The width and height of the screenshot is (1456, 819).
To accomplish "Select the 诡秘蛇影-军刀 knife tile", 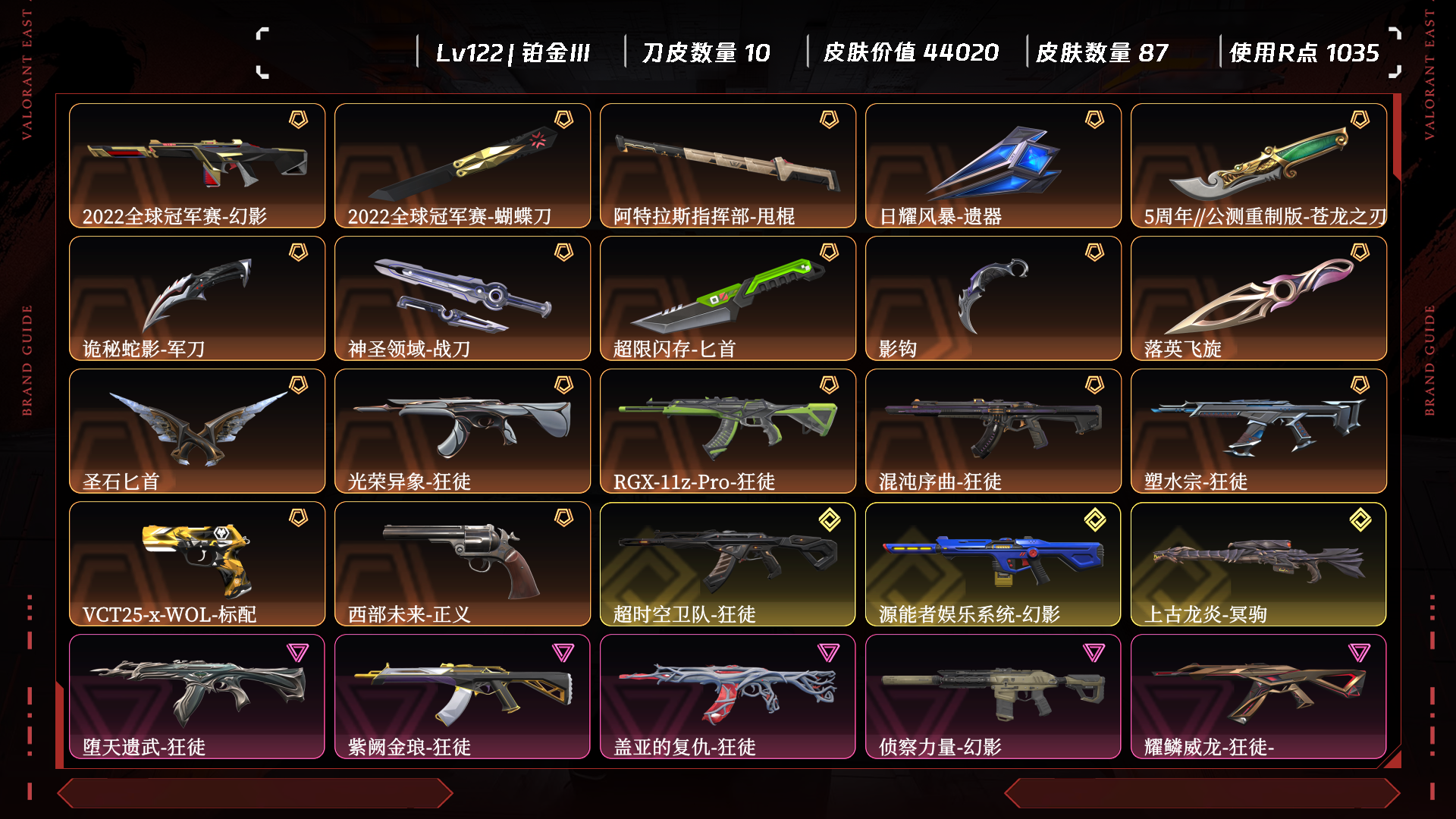I will [x=197, y=298].
